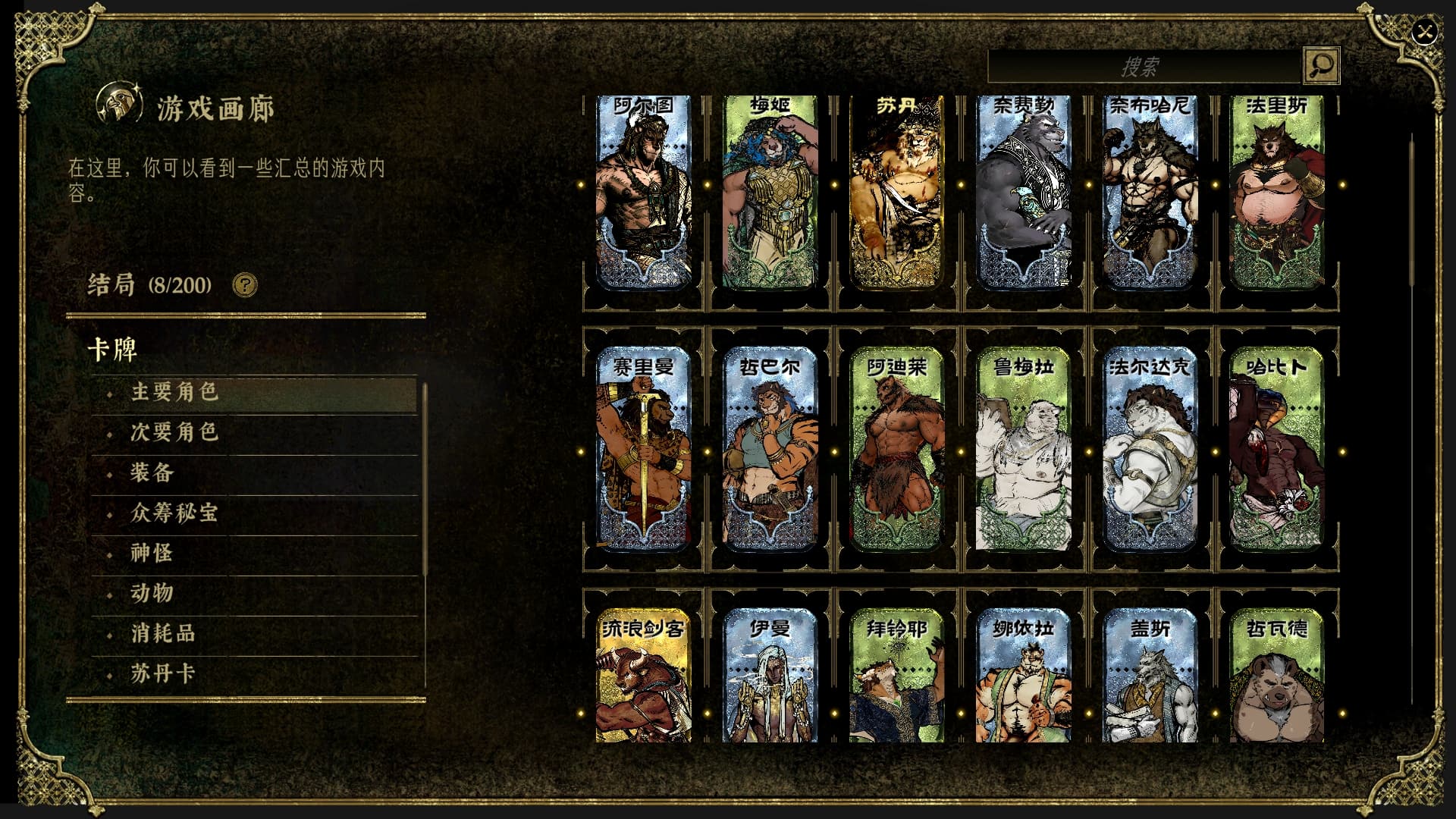The image size is (1456, 819).
Task: Select the 奈费勒 character card
Action: point(1023,192)
